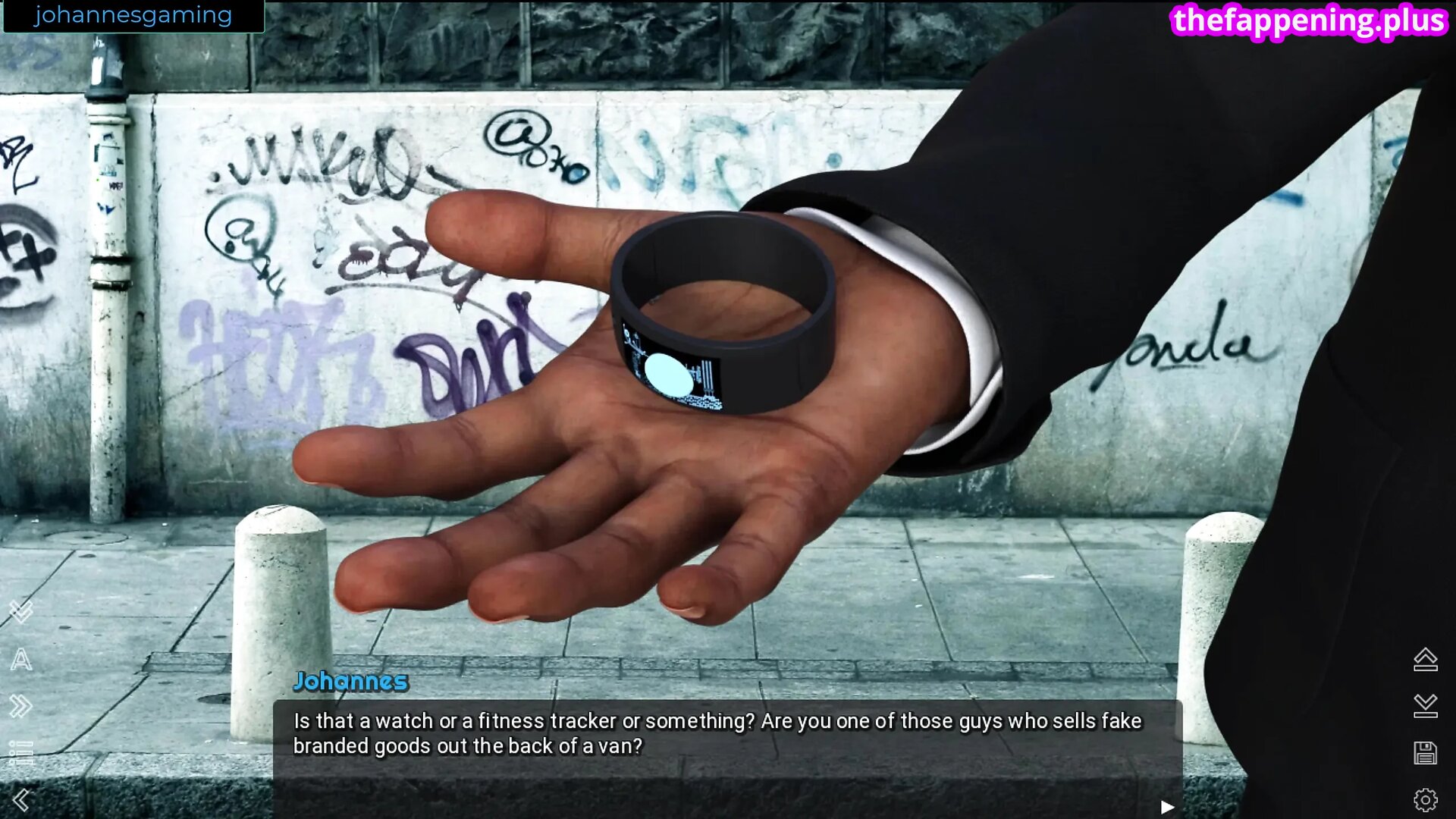Open the save menu floppy disk icon
Viewport: 1456px width, 819px height.
1426,753
